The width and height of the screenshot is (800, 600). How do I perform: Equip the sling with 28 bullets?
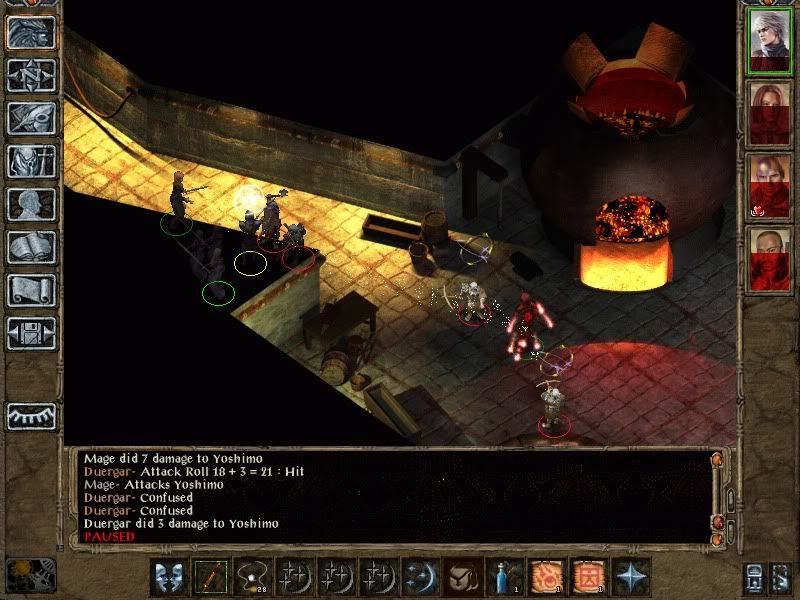252,578
